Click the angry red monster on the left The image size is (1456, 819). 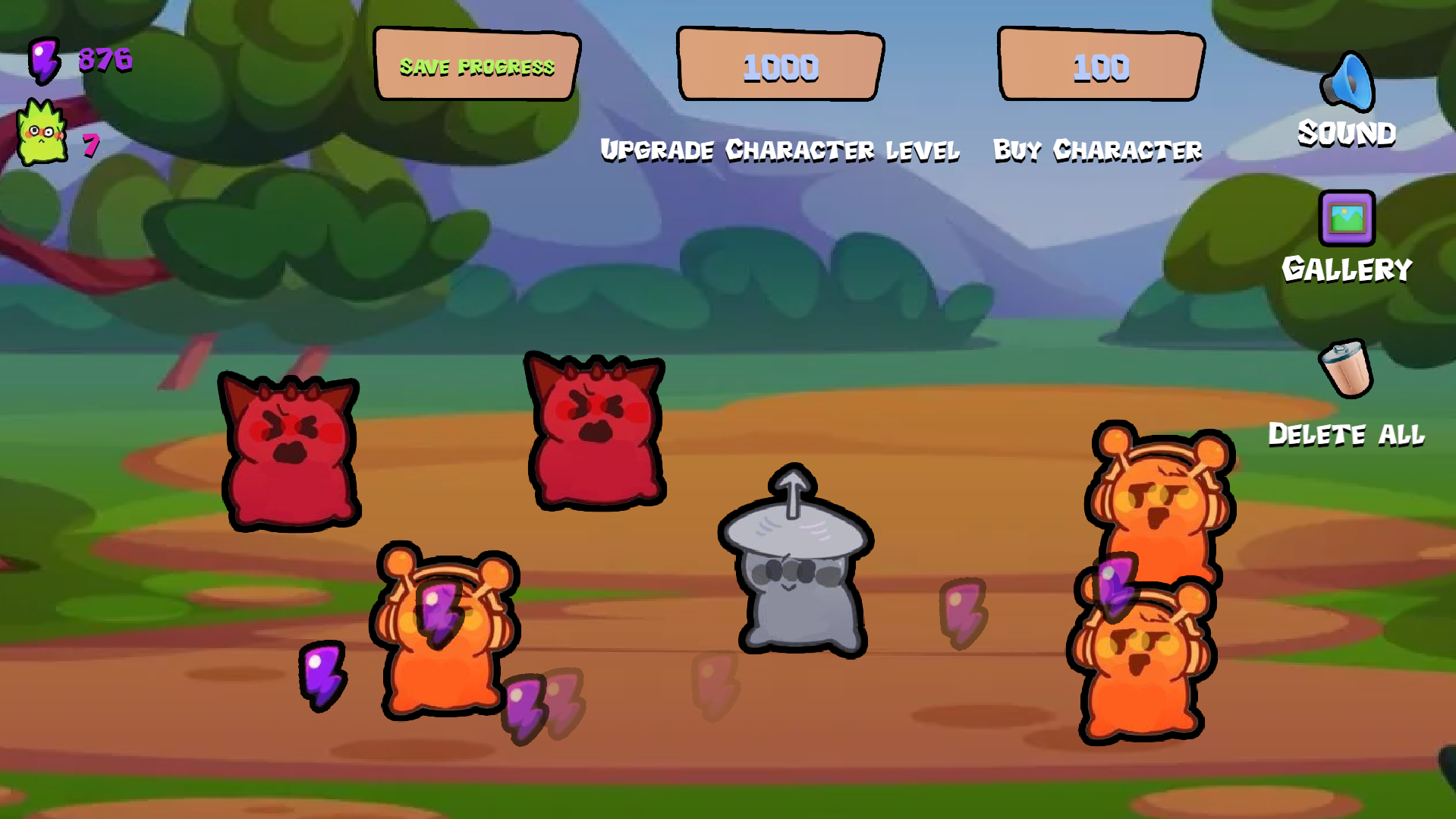click(291, 448)
